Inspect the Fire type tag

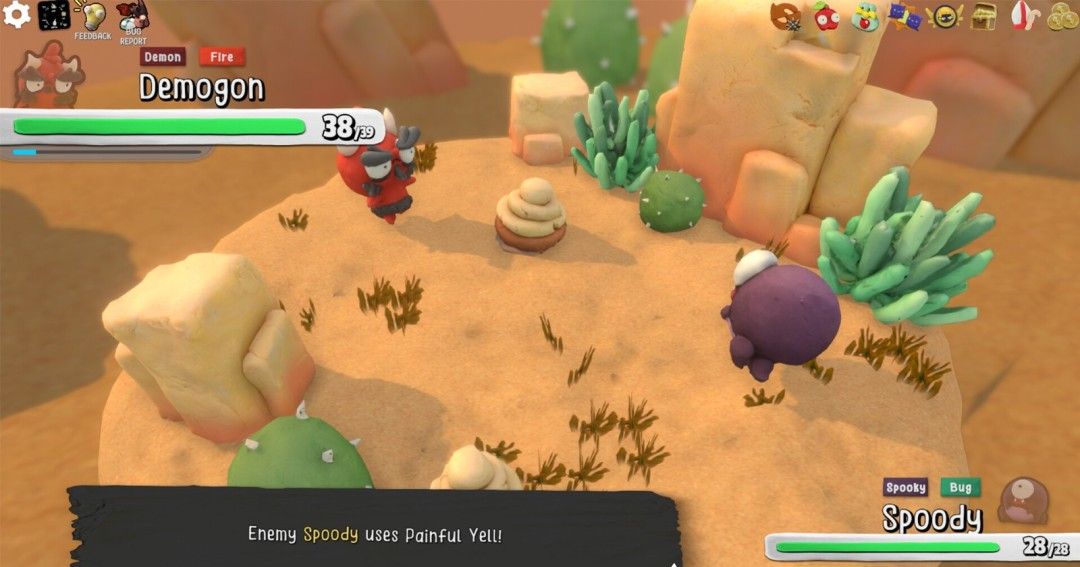pos(222,57)
